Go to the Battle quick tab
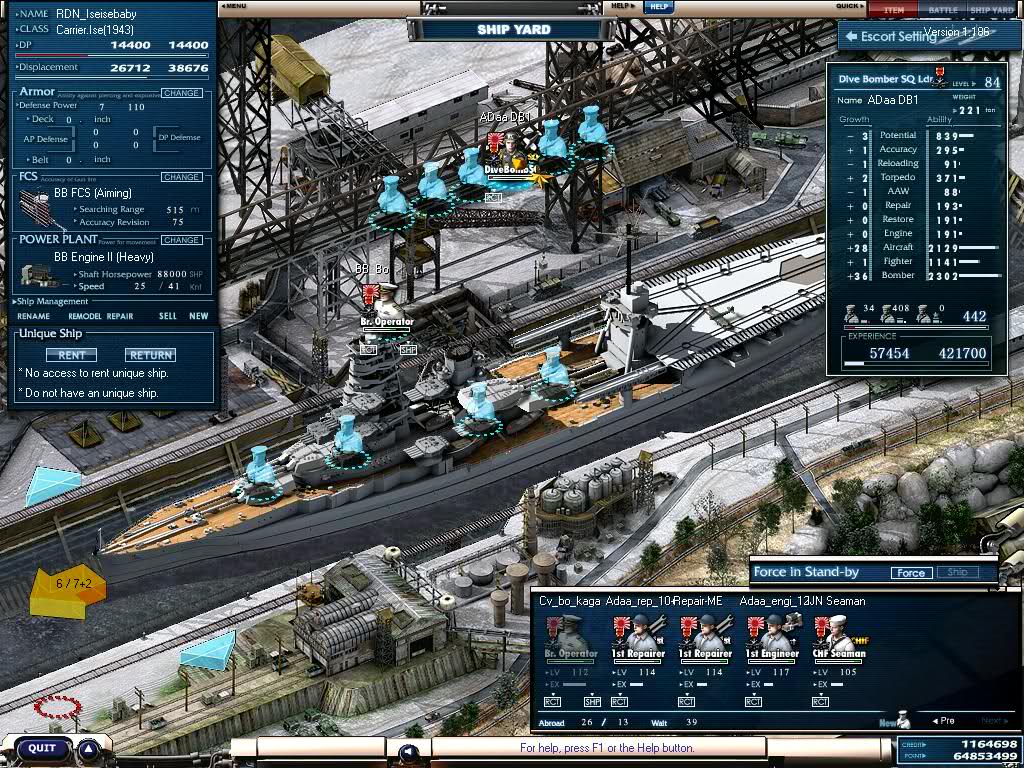The height and width of the screenshot is (768, 1024). [x=942, y=10]
